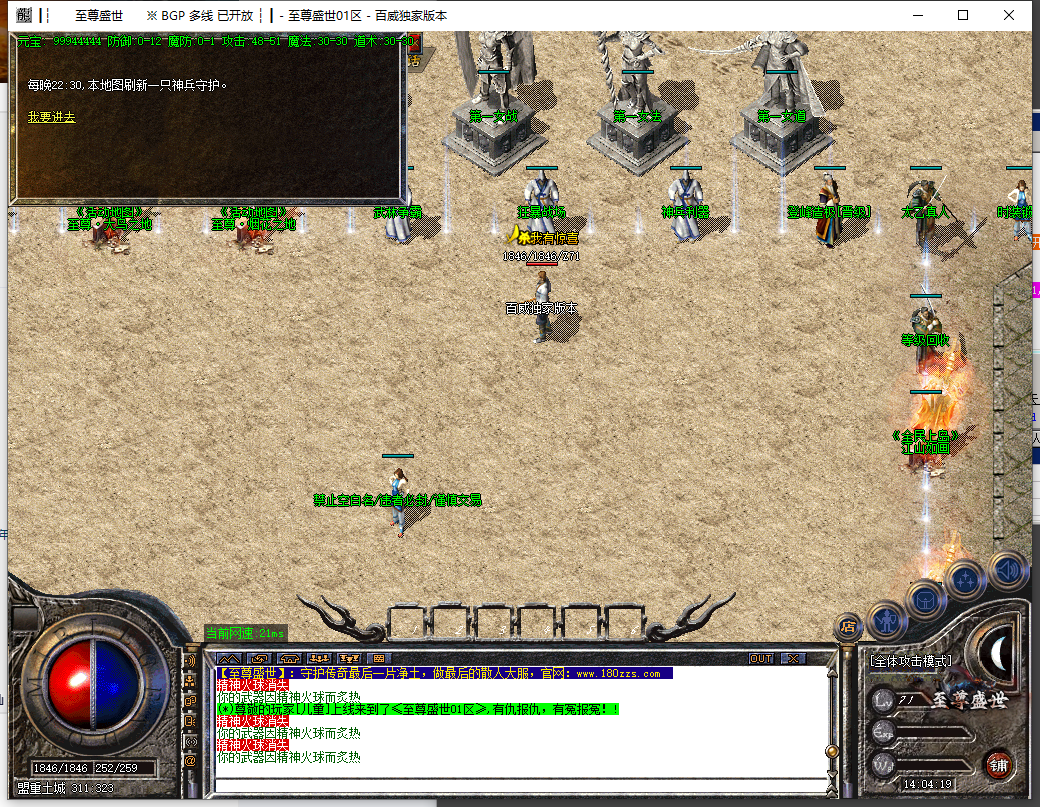Image resolution: width=1040 pixels, height=807 pixels.
Task: Close chat with the X button
Action: 793,658
